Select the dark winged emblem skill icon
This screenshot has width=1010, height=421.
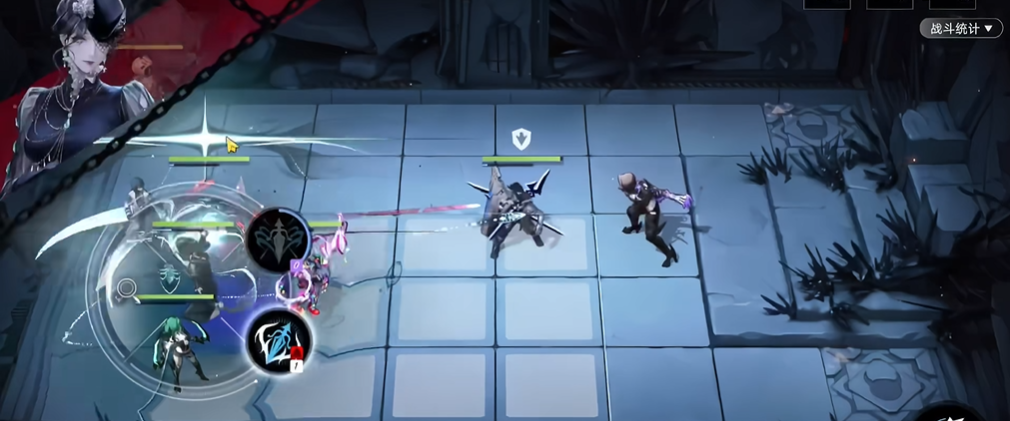point(277,240)
